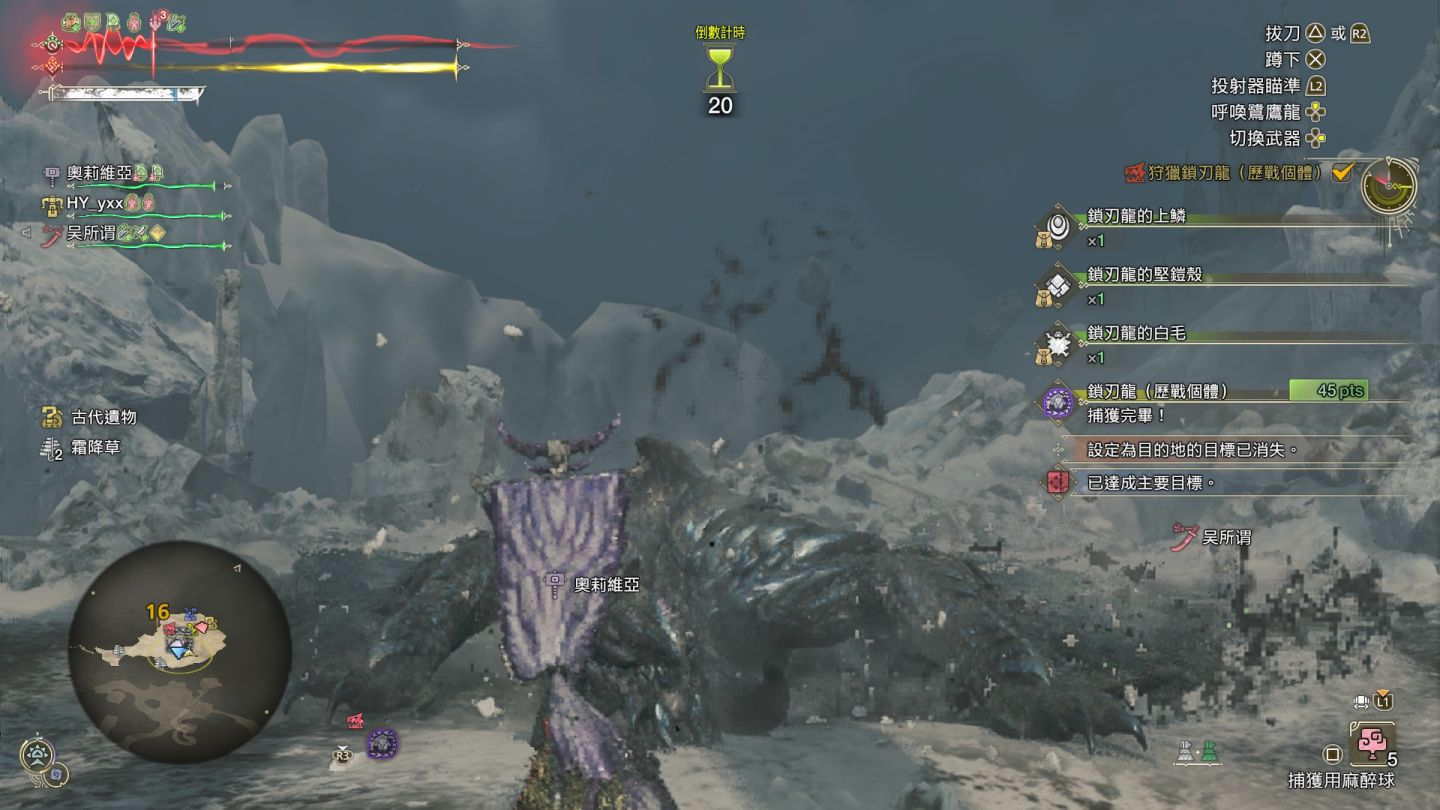Open the 鎖刃龍 捕獲完畢 45 pts notification
This screenshot has height=810, width=1440.
(1200, 400)
